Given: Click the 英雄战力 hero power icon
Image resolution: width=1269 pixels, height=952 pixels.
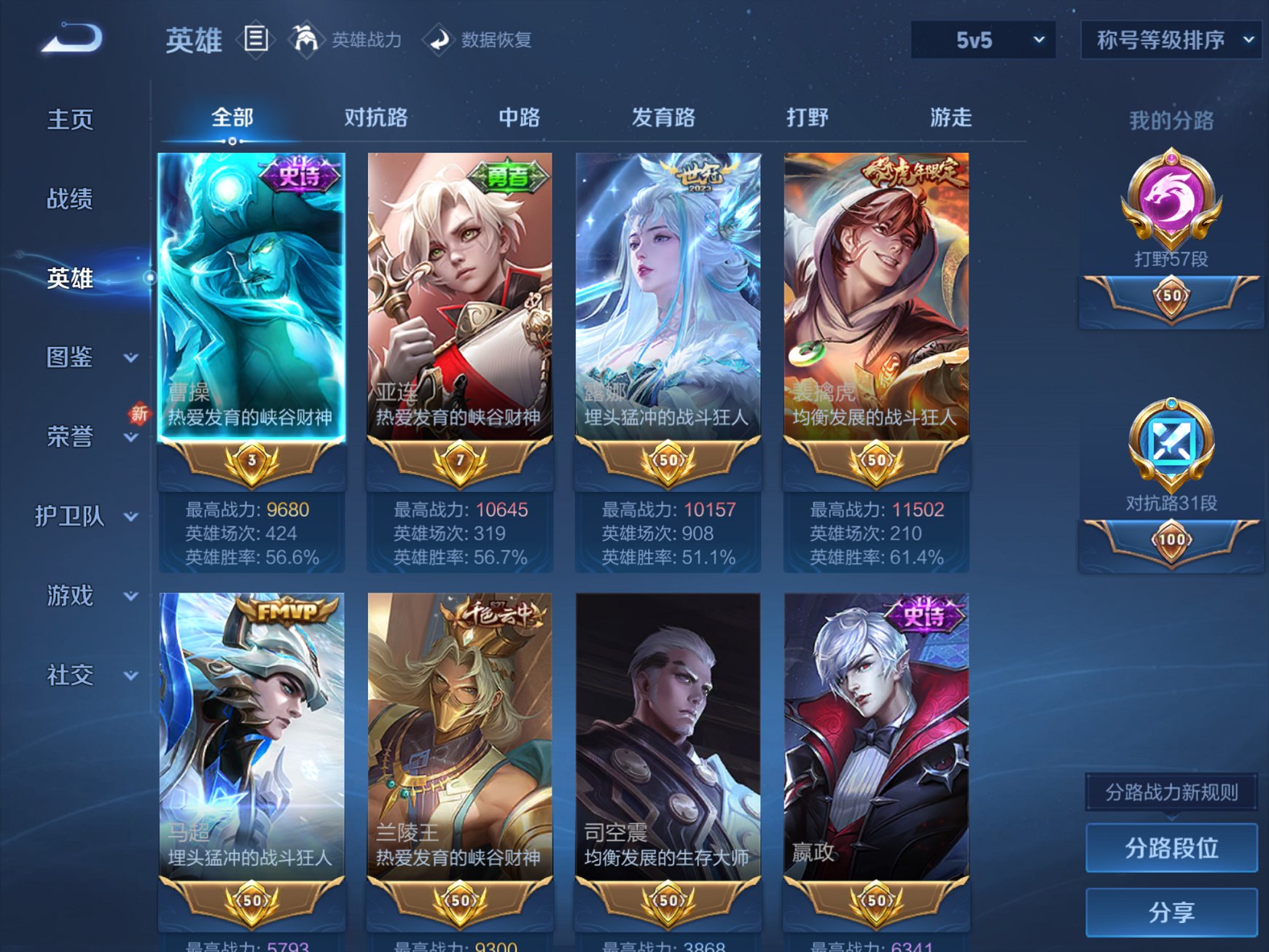Looking at the screenshot, I should tap(307, 40).
